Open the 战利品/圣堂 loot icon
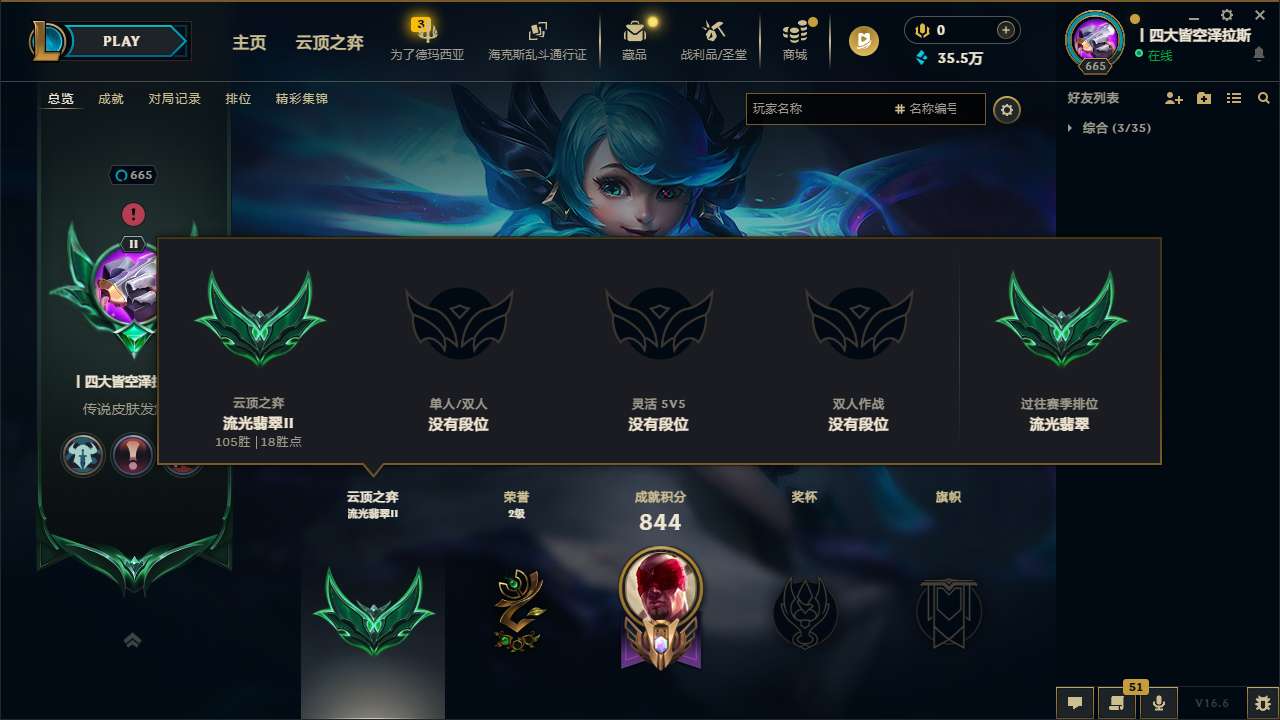This screenshot has width=1280, height=720. [713, 33]
